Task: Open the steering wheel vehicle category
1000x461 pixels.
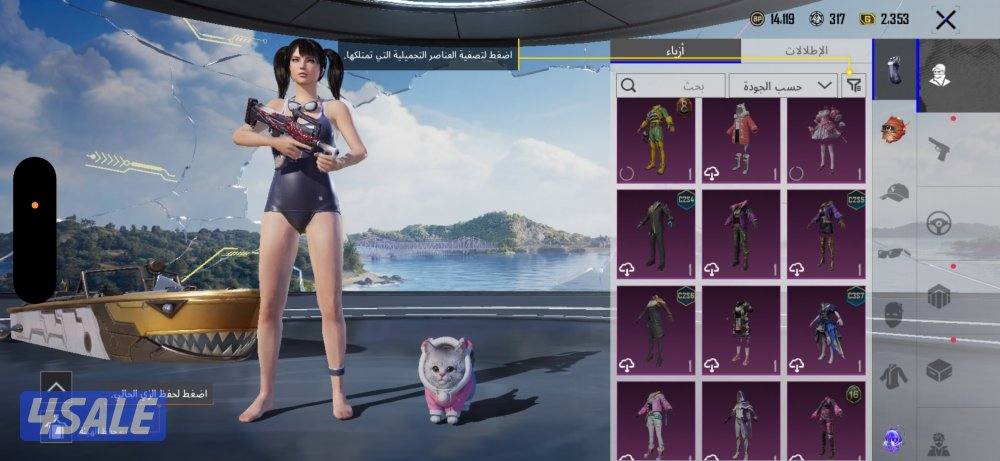Action: (938, 222)
